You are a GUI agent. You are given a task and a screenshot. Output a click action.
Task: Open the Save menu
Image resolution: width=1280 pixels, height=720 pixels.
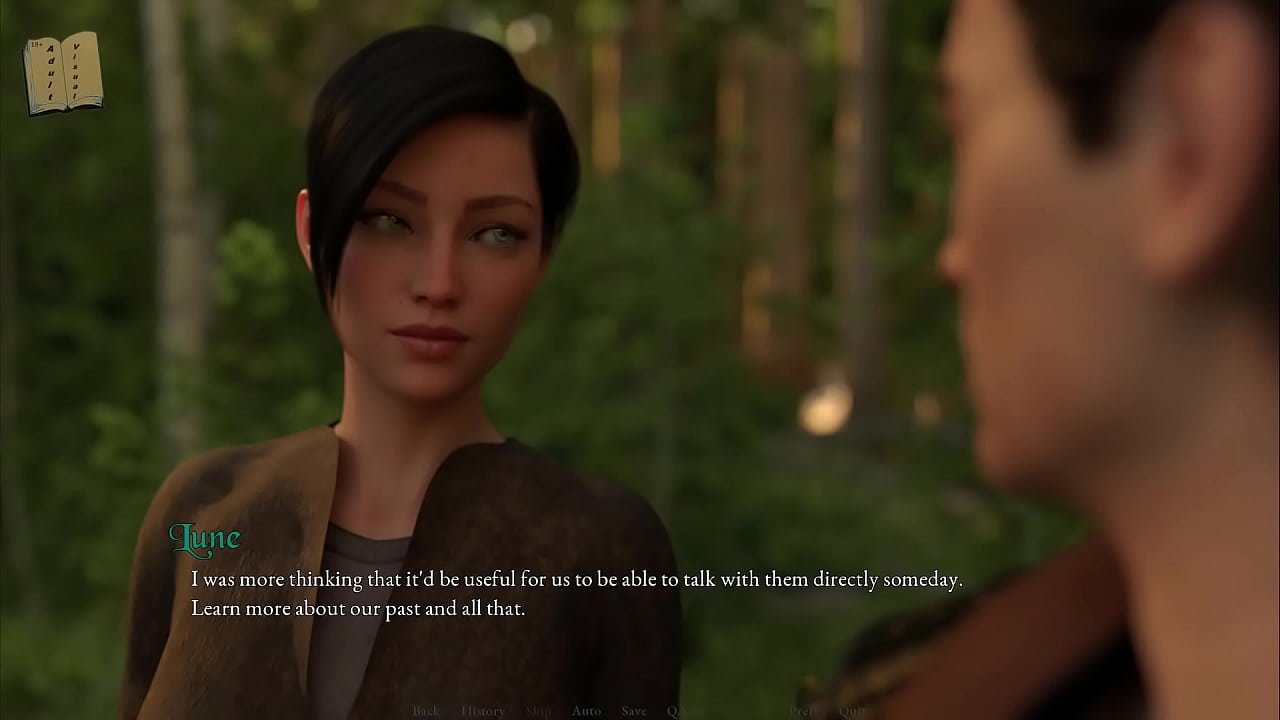[634, 711]
